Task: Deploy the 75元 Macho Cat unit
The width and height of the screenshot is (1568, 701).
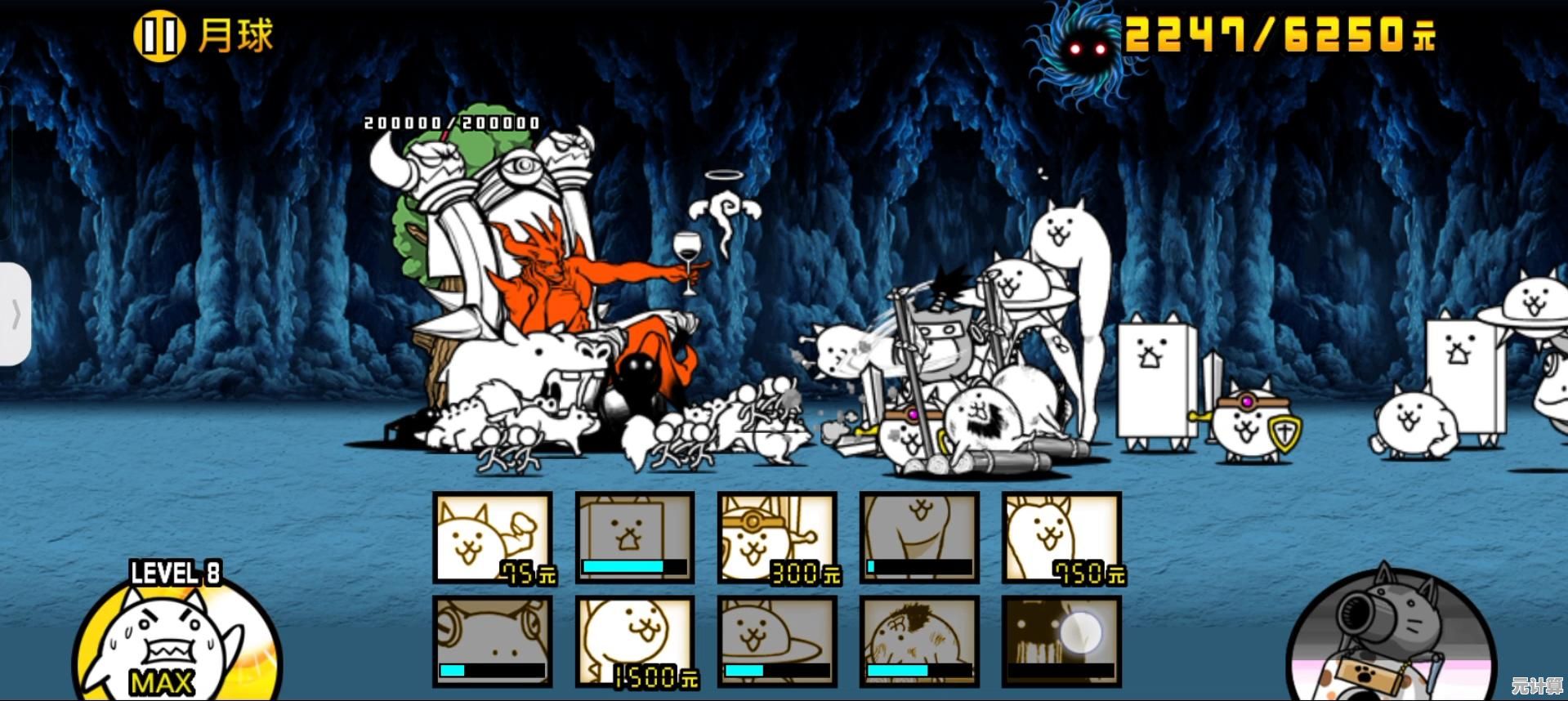Action: pyautogui.click(x=493, y=538)
